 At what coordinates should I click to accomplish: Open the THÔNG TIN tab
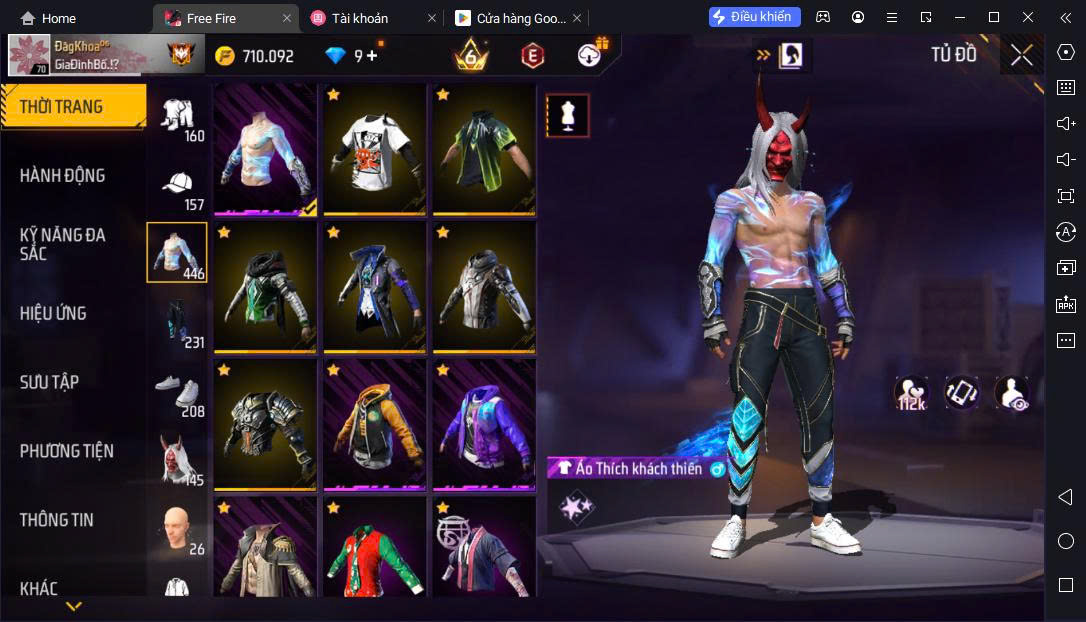(57, 520)
